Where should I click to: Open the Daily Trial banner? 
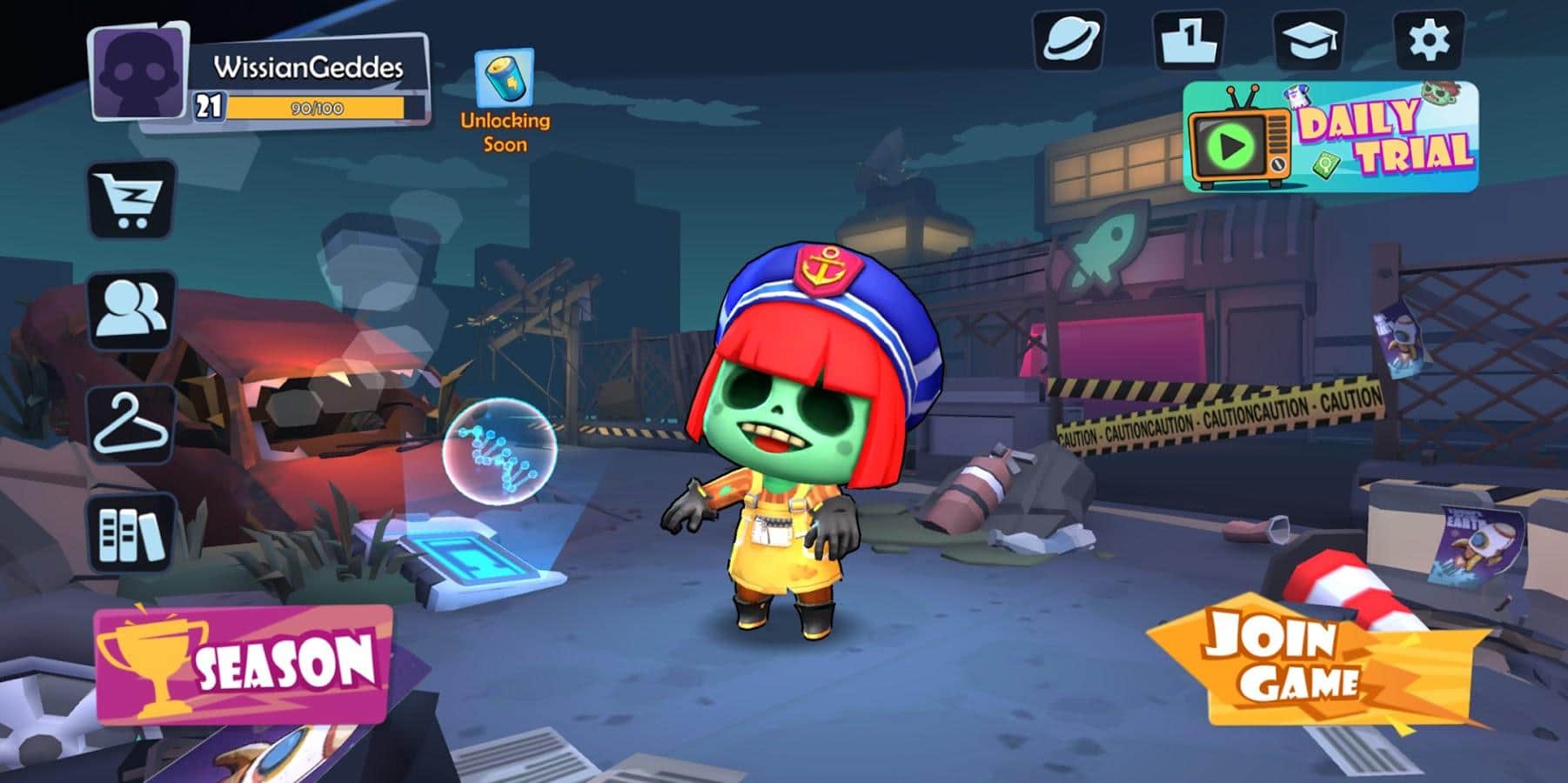(x=1330, y=137)
